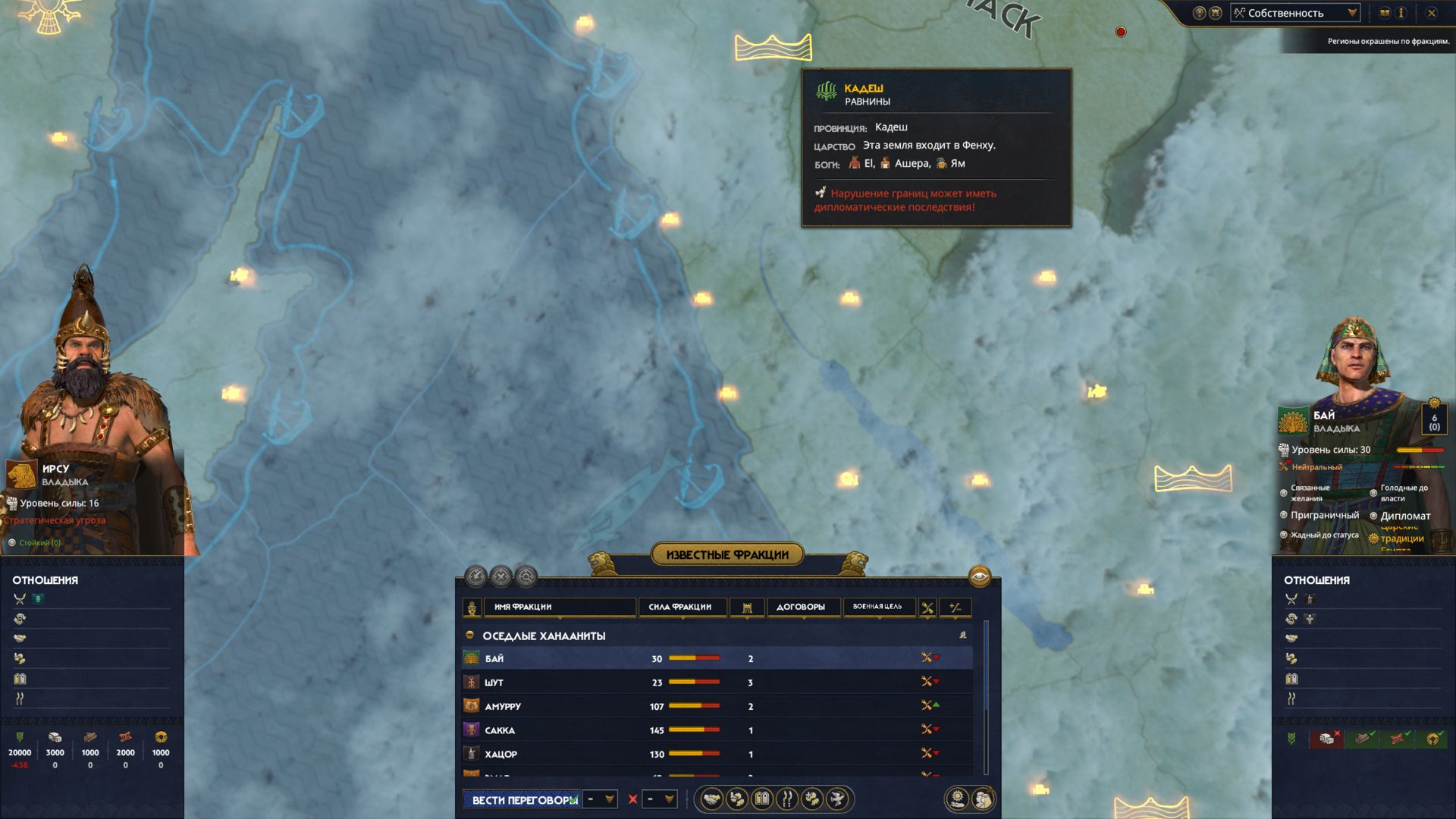Select the handshake diplomacy offer icon
1456x819 pixels.
711,799
